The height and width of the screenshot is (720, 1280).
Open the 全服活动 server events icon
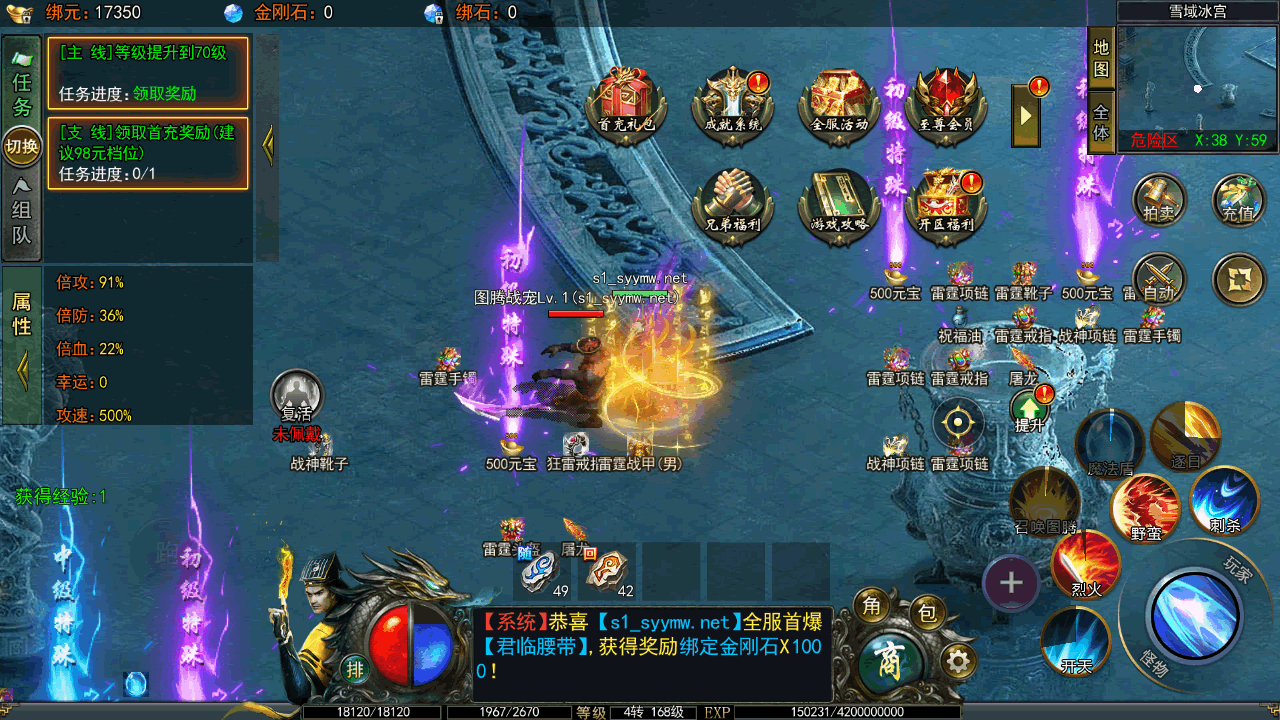(x=838, y=102)
